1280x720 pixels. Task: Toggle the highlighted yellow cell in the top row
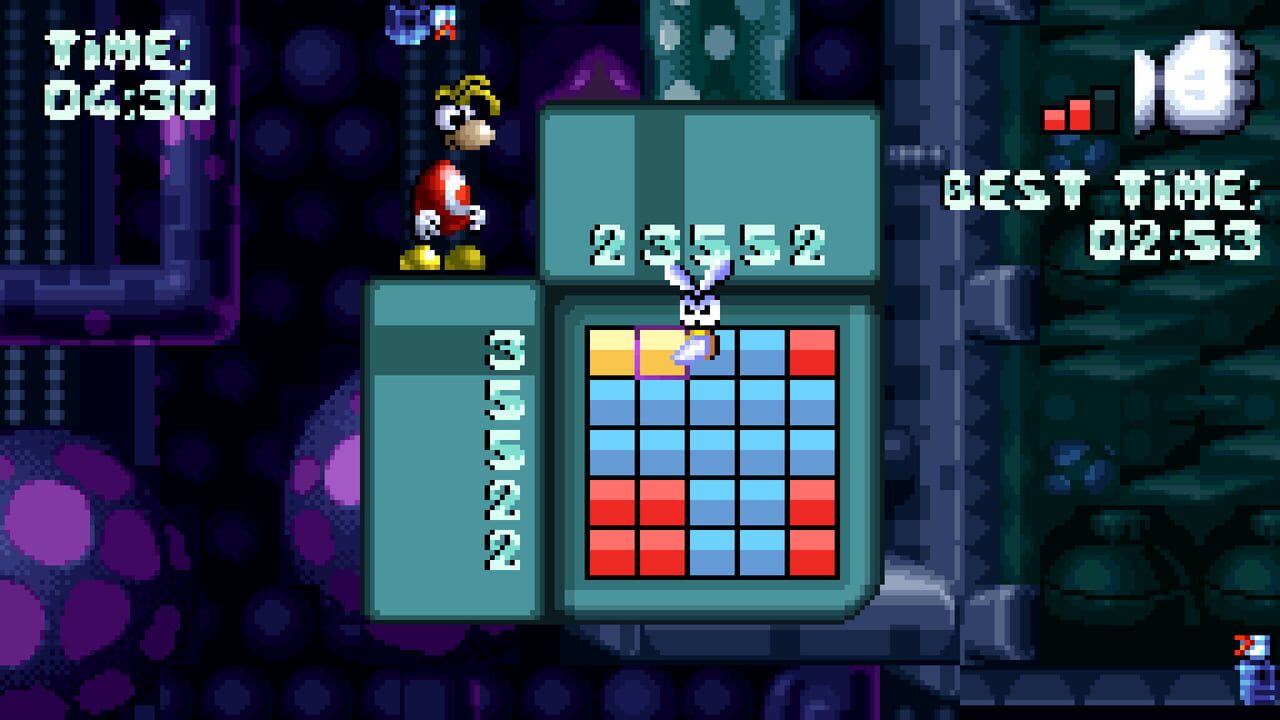(x=660, y=350)
